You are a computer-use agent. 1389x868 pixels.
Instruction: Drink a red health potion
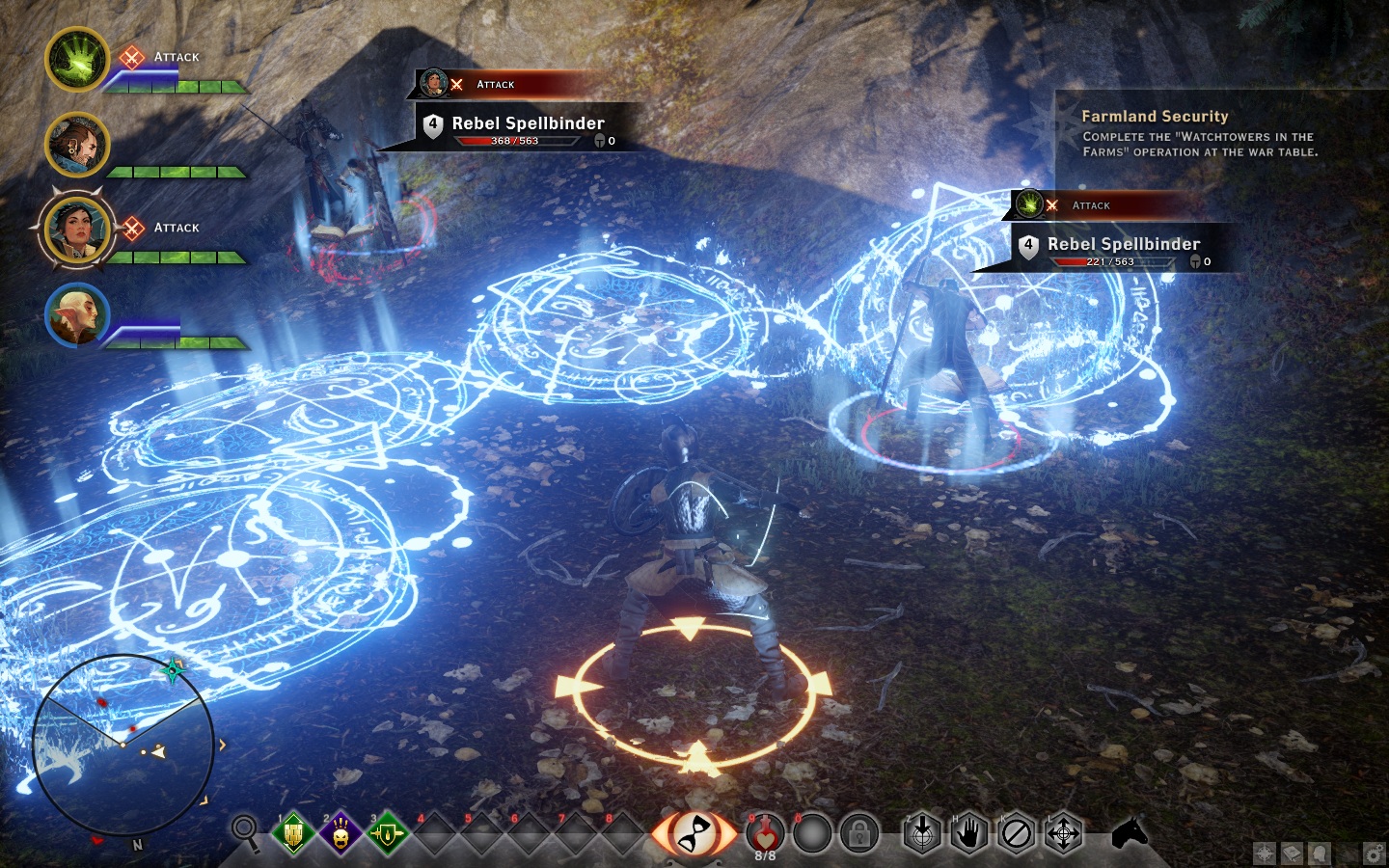point(765,832)
